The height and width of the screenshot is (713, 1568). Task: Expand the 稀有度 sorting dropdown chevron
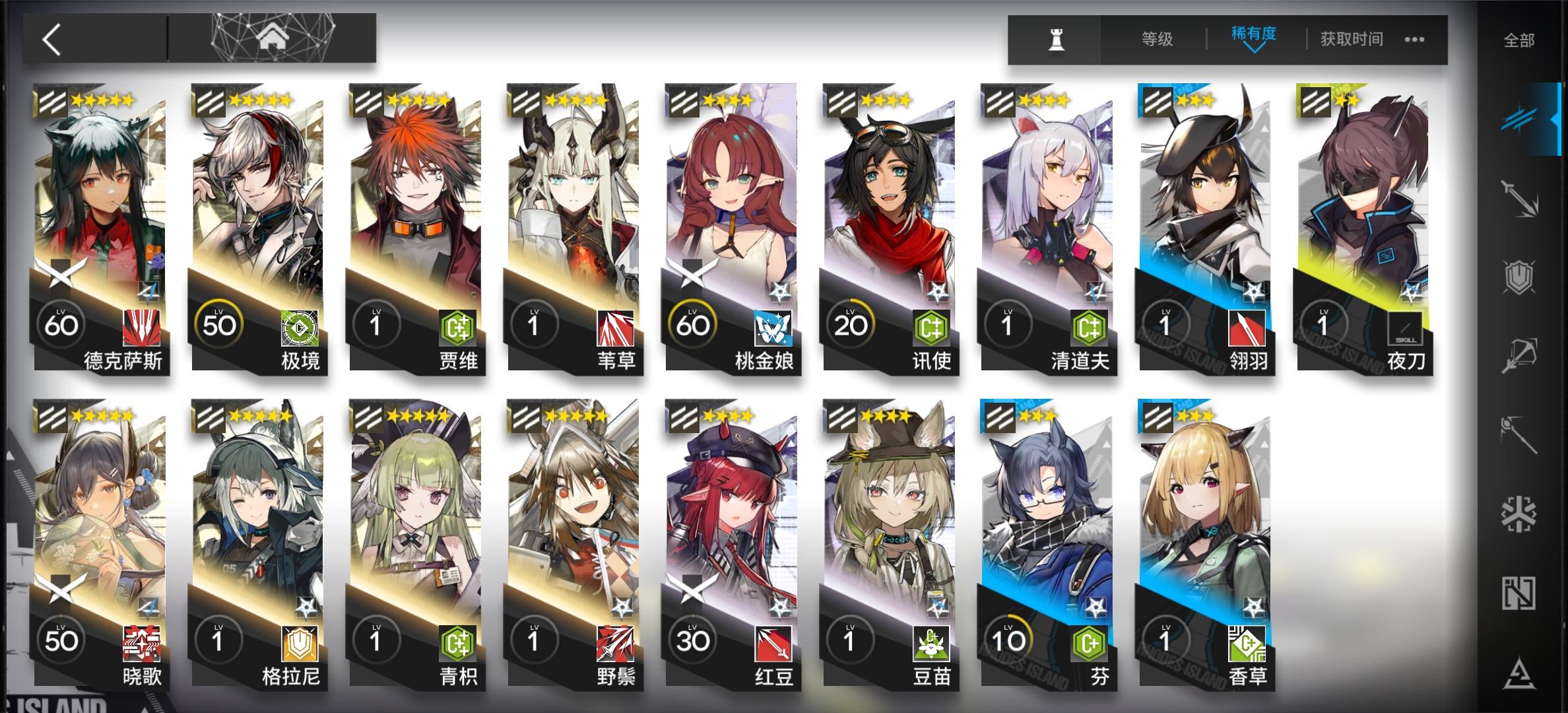coord(1255,51)
